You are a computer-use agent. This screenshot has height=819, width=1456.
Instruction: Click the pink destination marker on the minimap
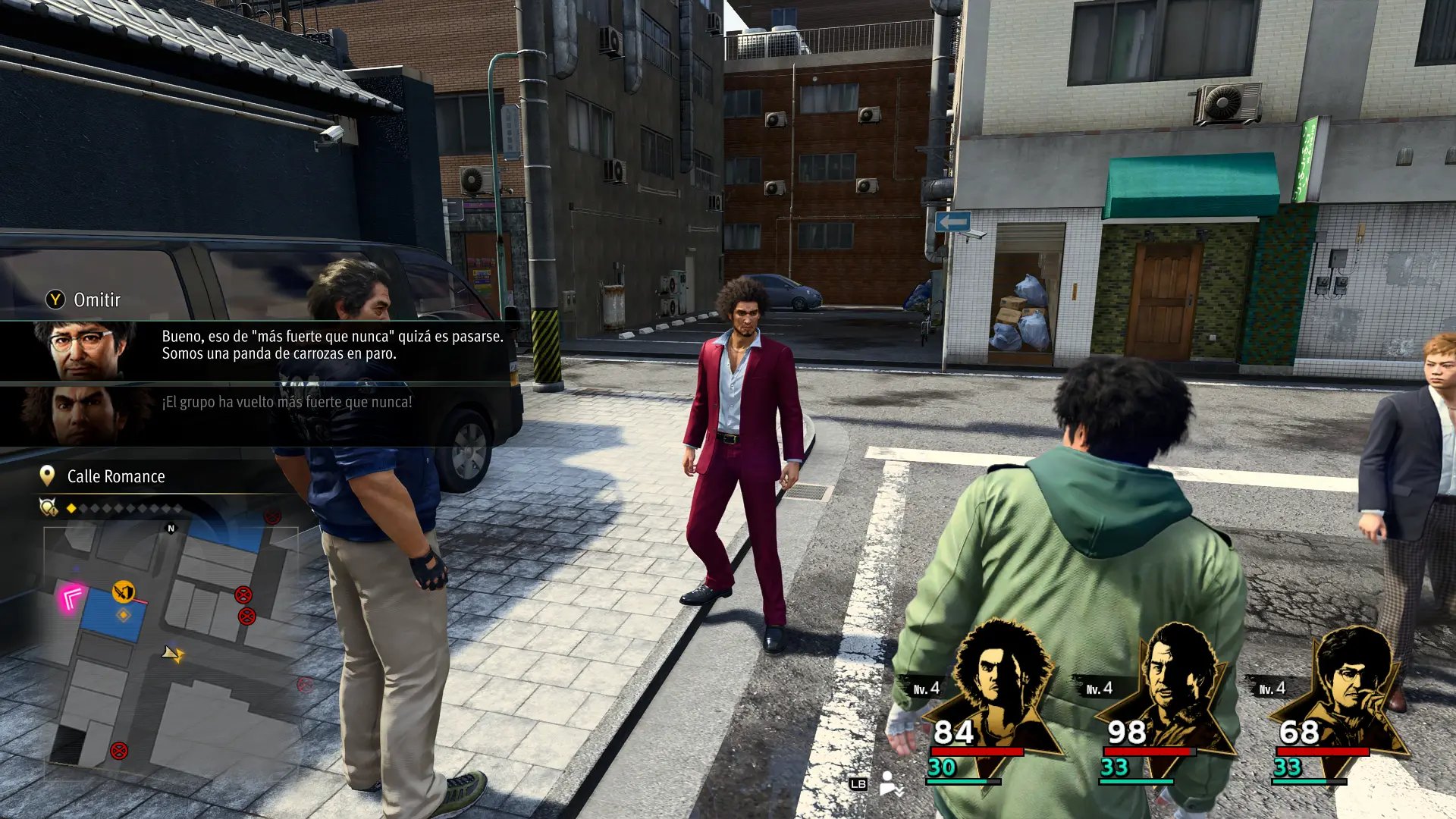pos(72,599)
